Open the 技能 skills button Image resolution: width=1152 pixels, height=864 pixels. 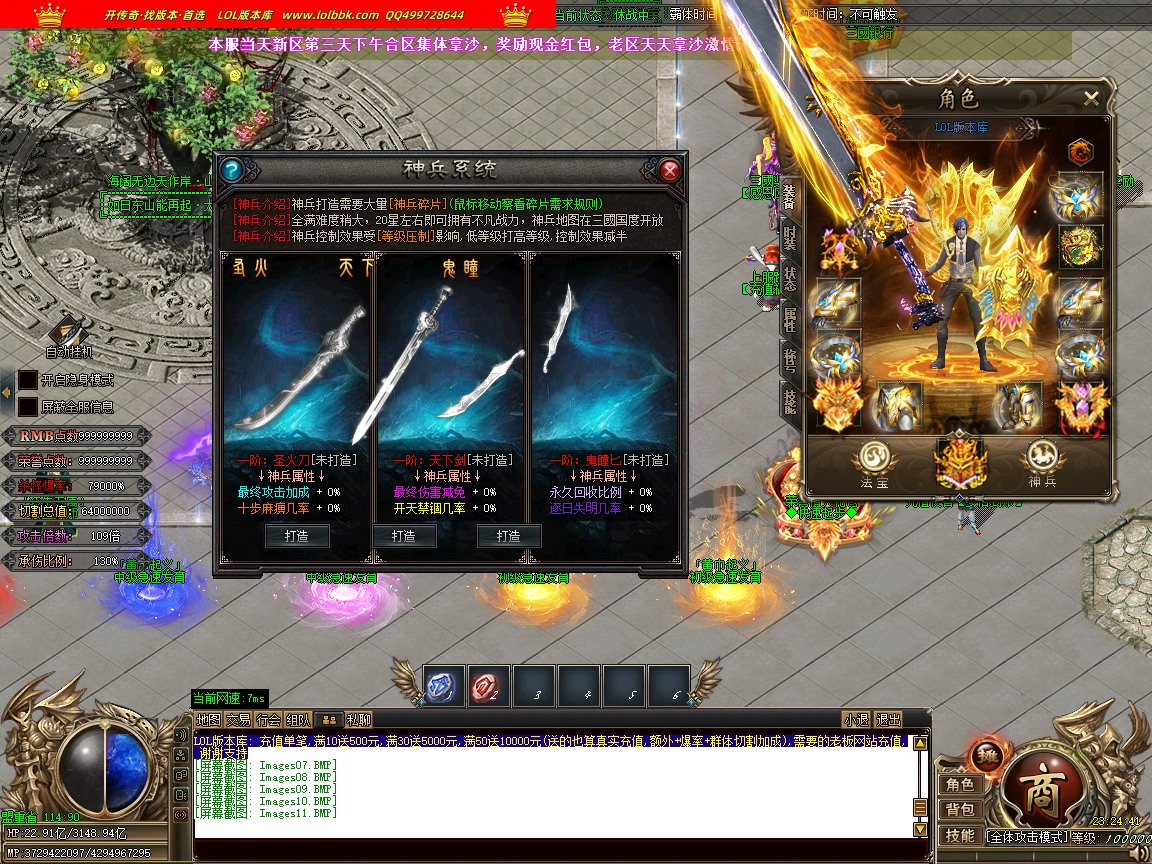click(960, 835)
